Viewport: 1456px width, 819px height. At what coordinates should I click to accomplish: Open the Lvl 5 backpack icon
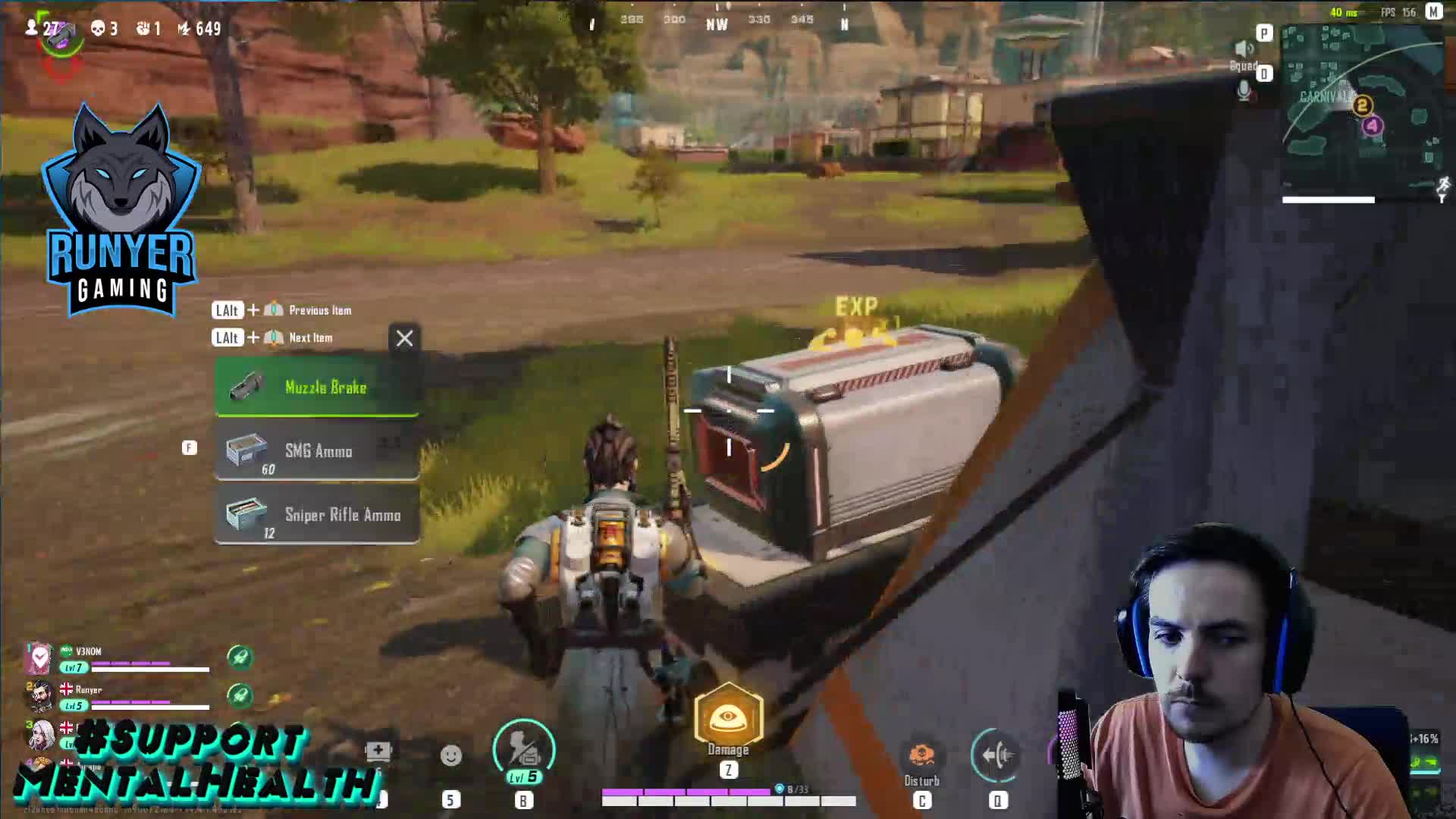[x=523, y=751]
